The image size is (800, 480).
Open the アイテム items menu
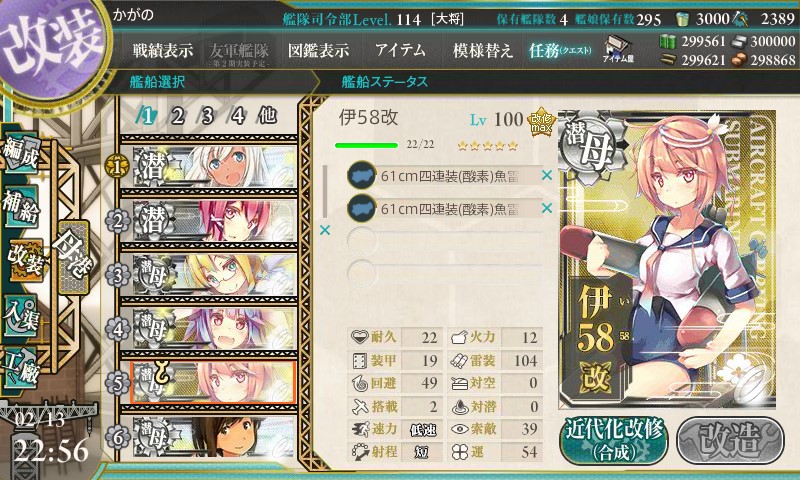[x=400, y=50]
